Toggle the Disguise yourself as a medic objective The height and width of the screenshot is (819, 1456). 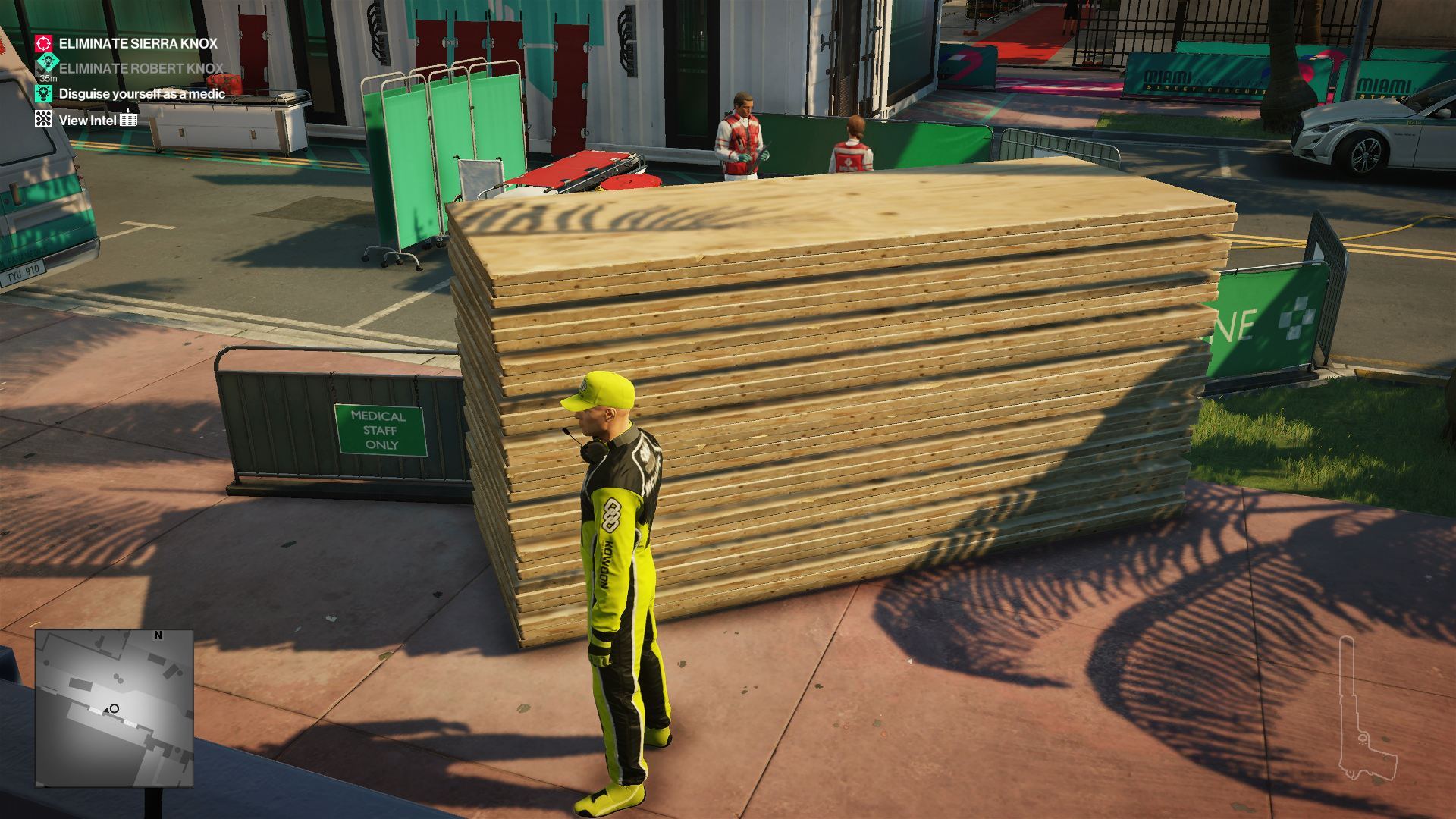pyautogui.click(x=142, y=93)
